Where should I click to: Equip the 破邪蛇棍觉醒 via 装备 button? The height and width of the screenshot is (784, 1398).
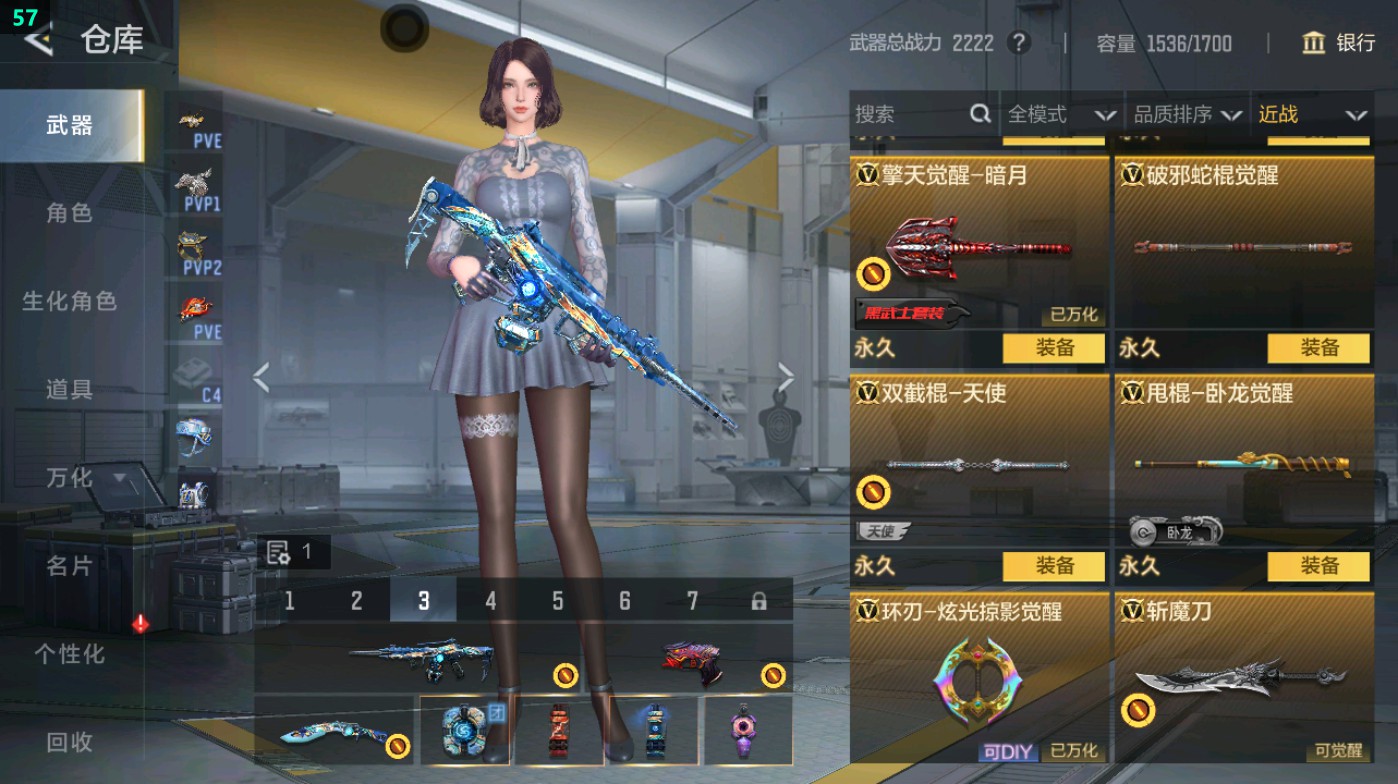tap(1318, 348)
